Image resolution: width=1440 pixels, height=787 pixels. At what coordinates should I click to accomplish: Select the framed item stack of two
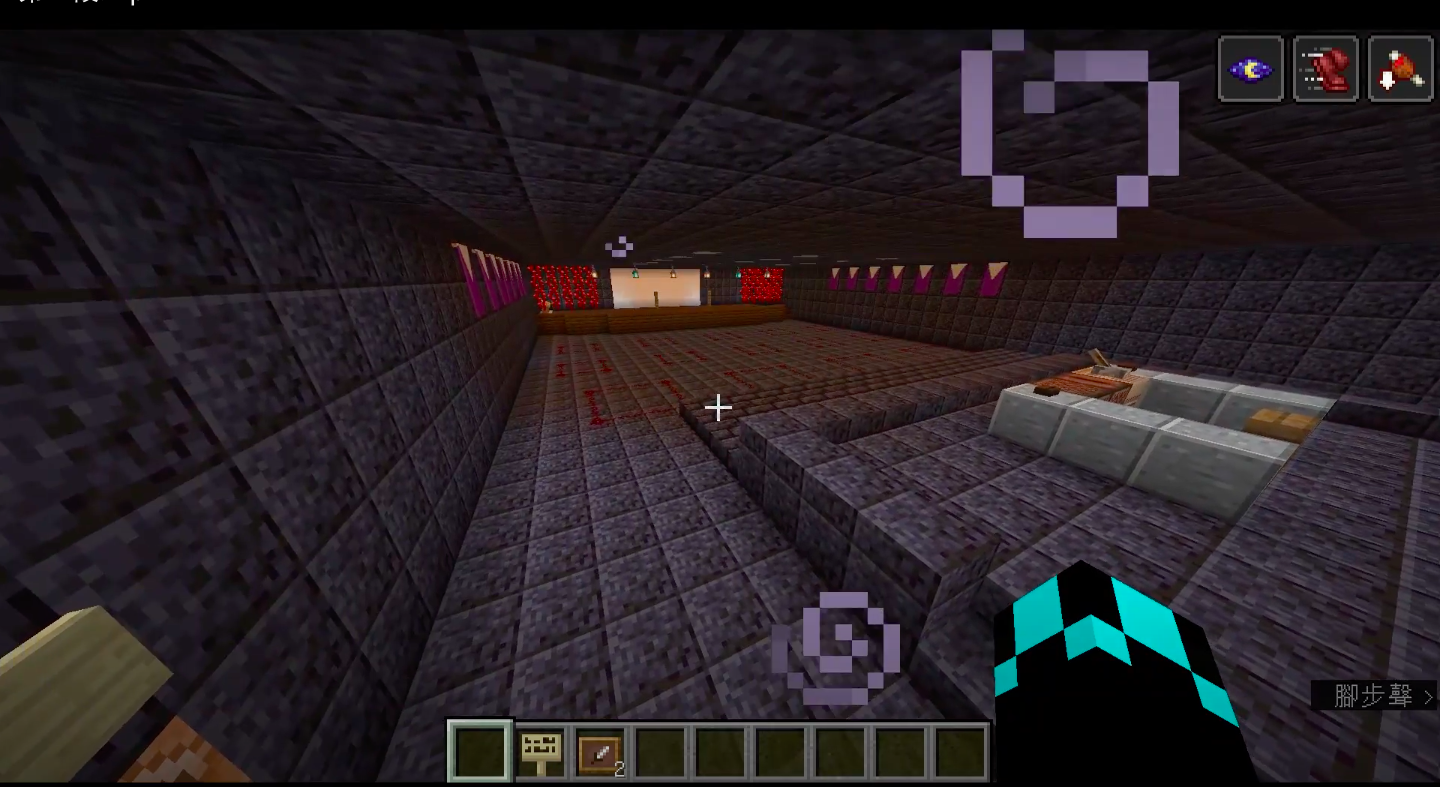click(x=600, y=751)
